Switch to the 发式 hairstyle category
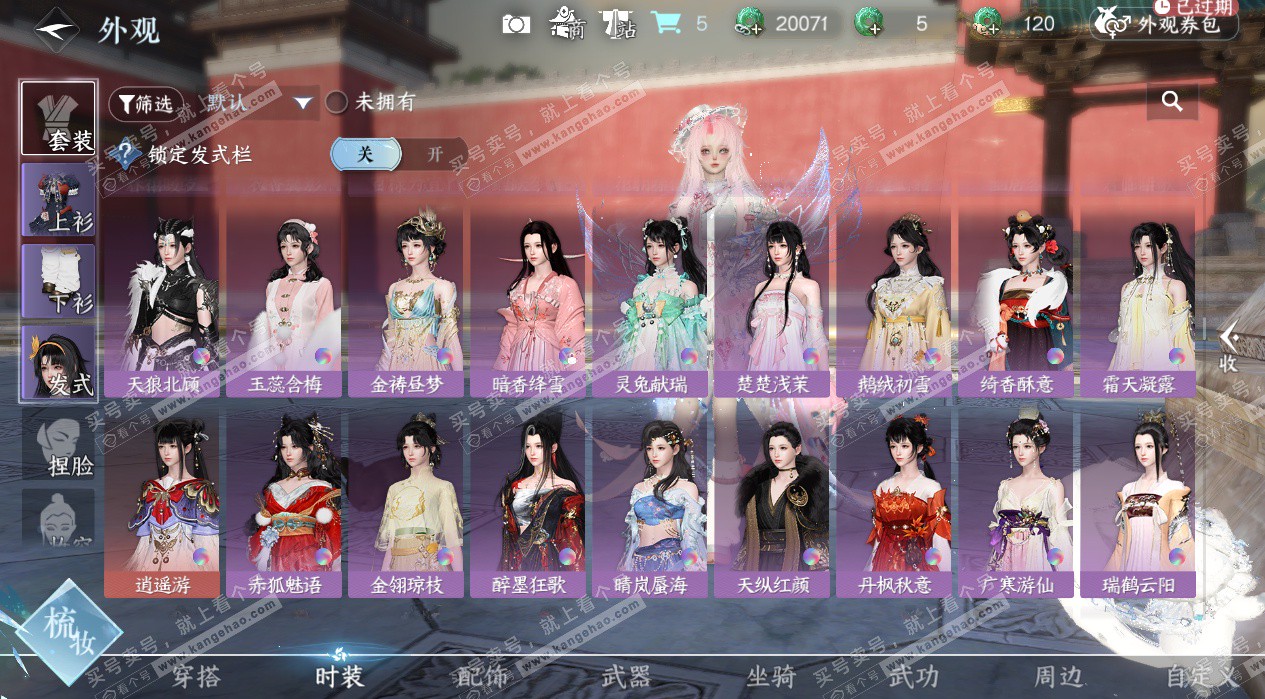This screenshot has height=699, width=1265. pos(59,361)
